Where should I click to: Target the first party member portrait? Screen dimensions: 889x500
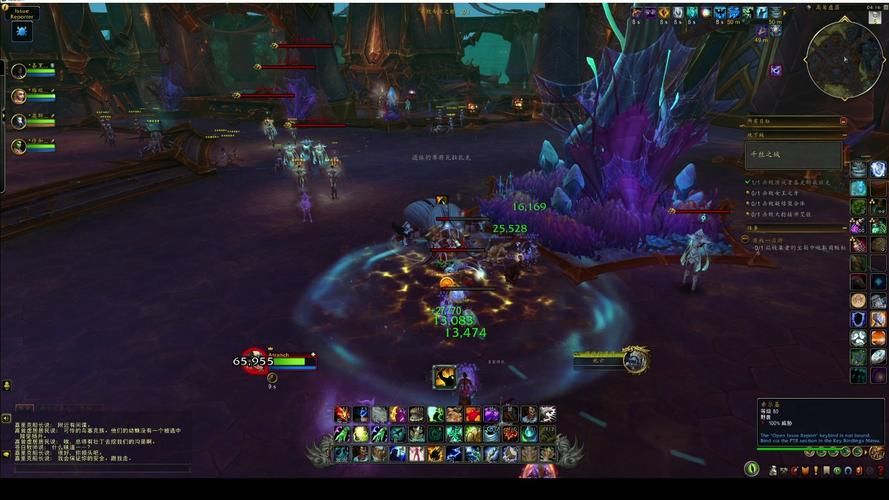point(19,71)
